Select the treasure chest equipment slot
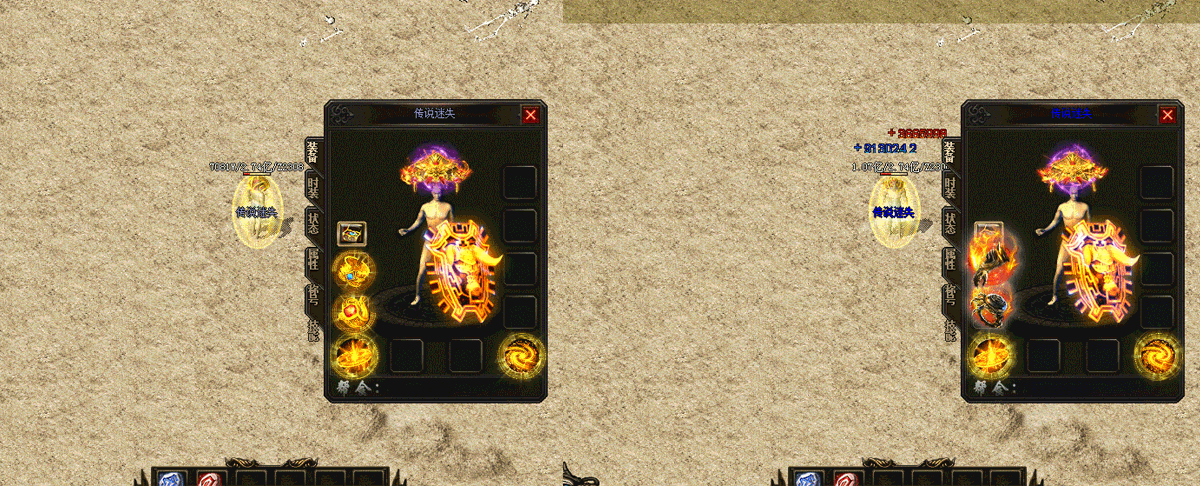 [x=352, y=234]
